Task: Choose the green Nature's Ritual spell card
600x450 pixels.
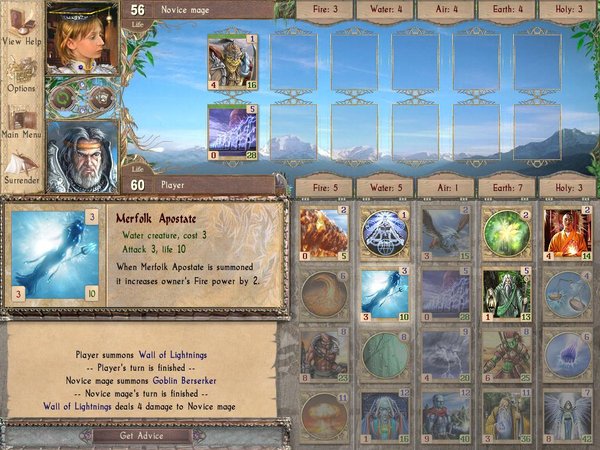Action: point(505,234)
